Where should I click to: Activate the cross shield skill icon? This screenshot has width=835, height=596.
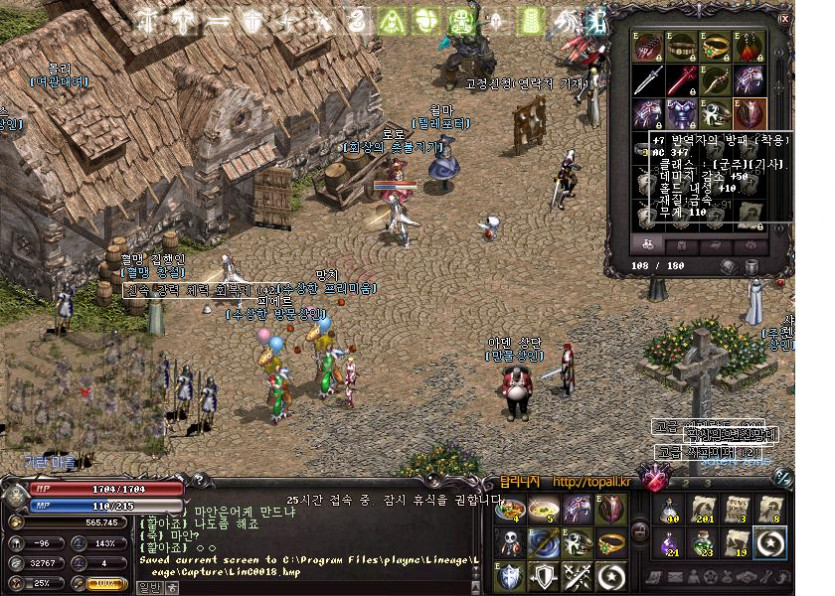(x=510, y=576)
